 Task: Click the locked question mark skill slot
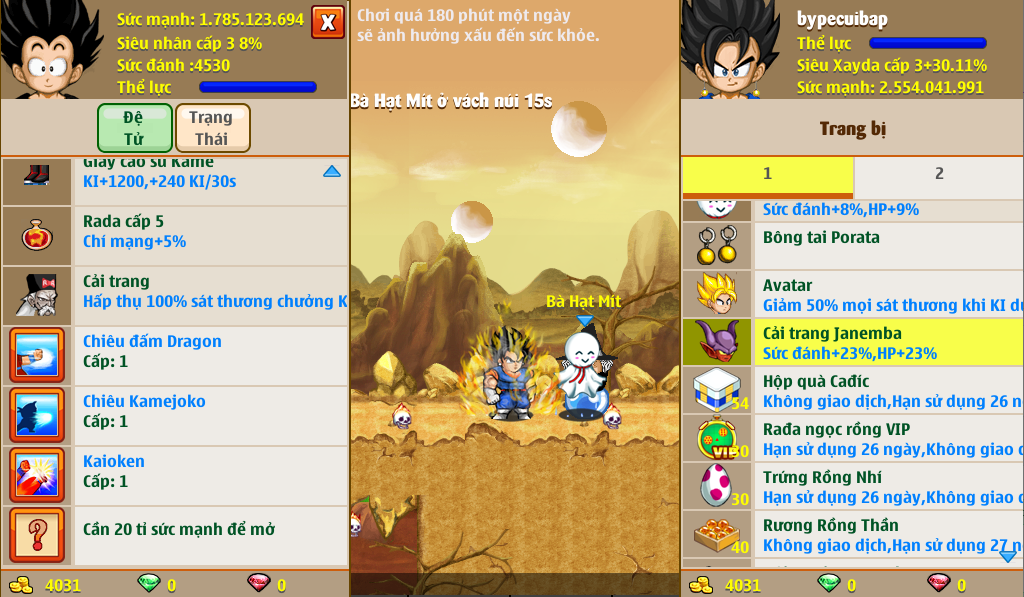pos(37,534)
